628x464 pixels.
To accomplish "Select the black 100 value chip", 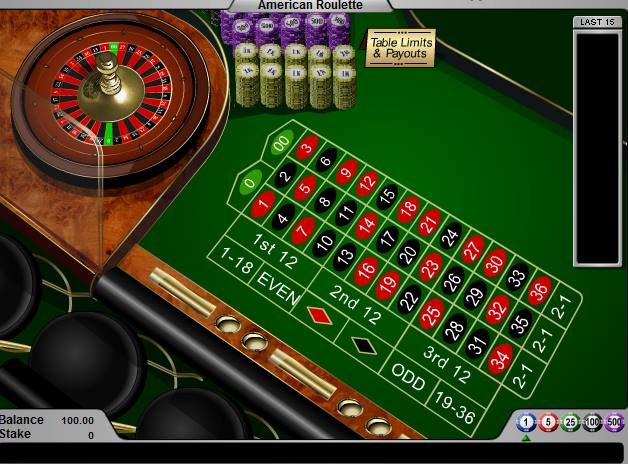I will (x=593, y=422).
